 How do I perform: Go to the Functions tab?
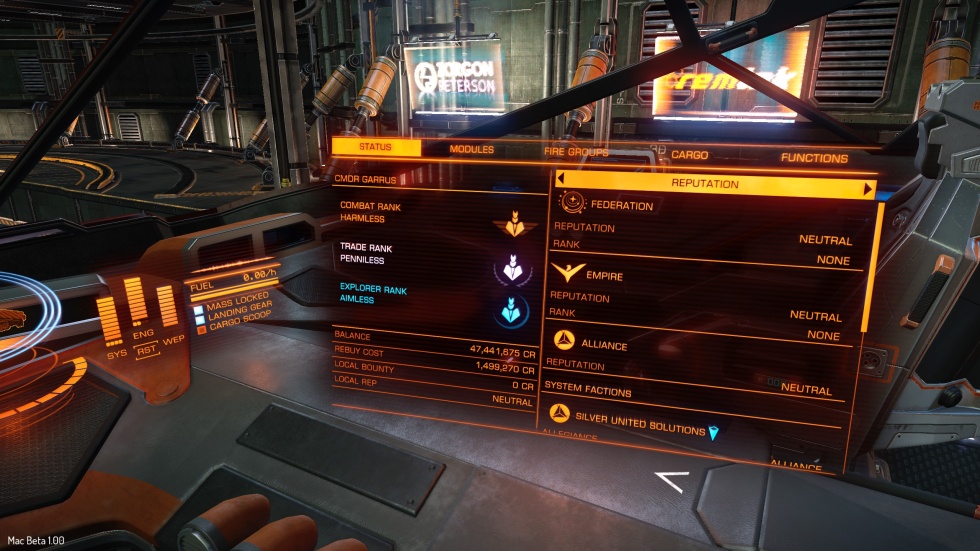point(814,158)
